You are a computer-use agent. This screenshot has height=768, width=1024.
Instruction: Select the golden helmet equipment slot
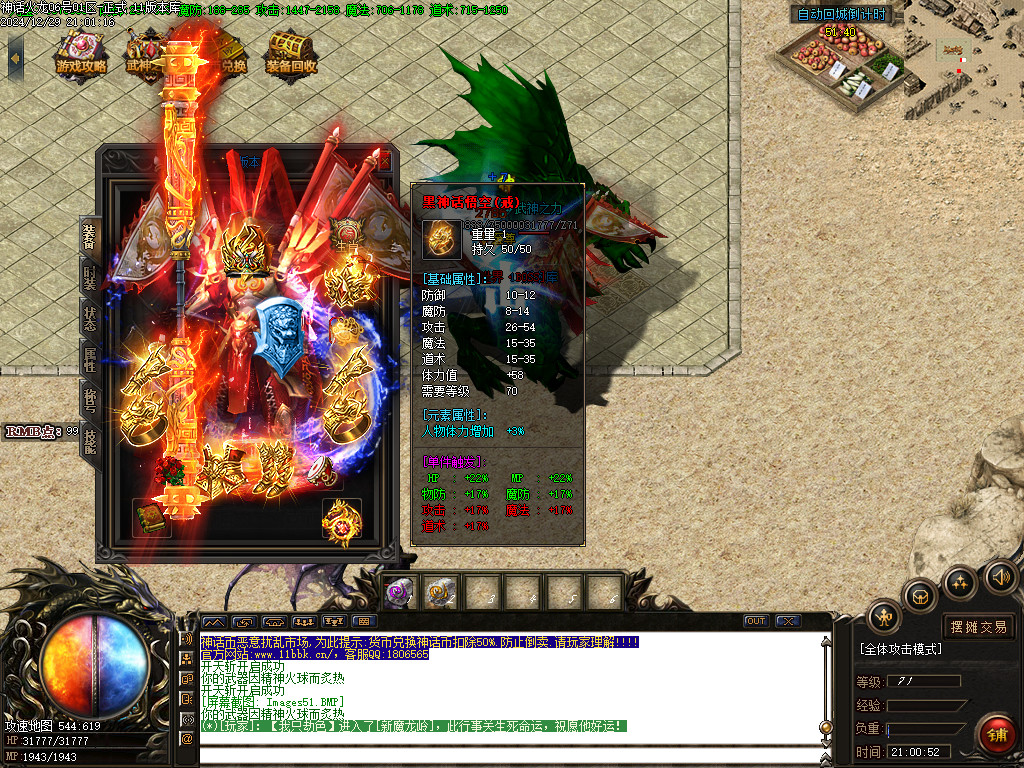(246, 246)
